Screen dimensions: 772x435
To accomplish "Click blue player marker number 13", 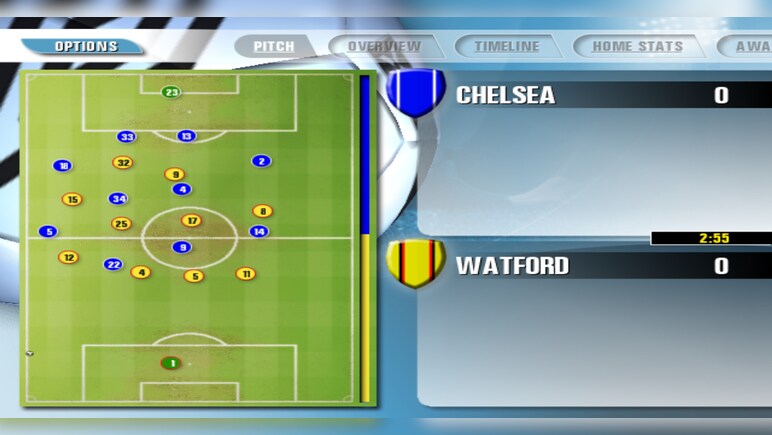I will [x=186, y=136].
